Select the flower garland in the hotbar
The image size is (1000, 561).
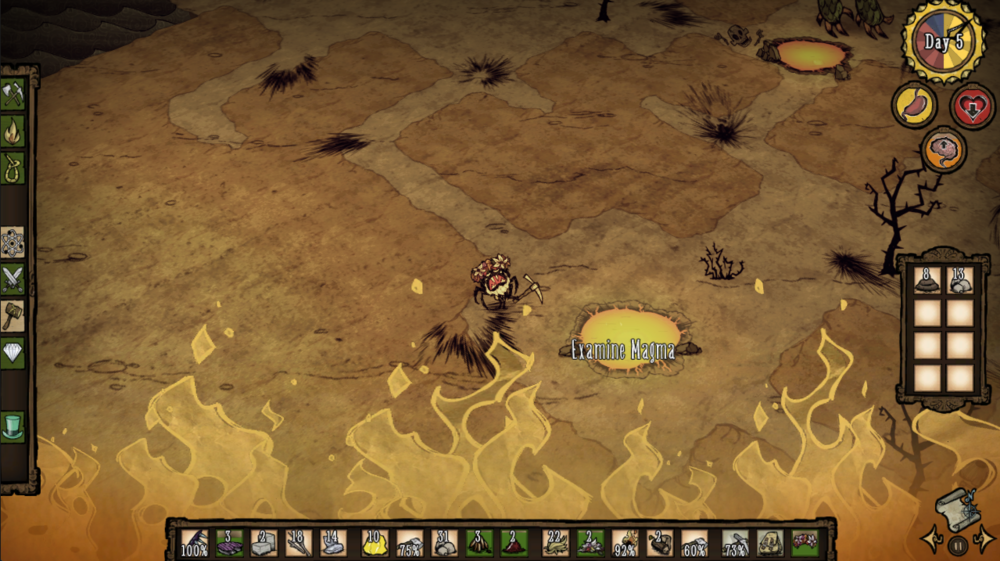point(803,543)
